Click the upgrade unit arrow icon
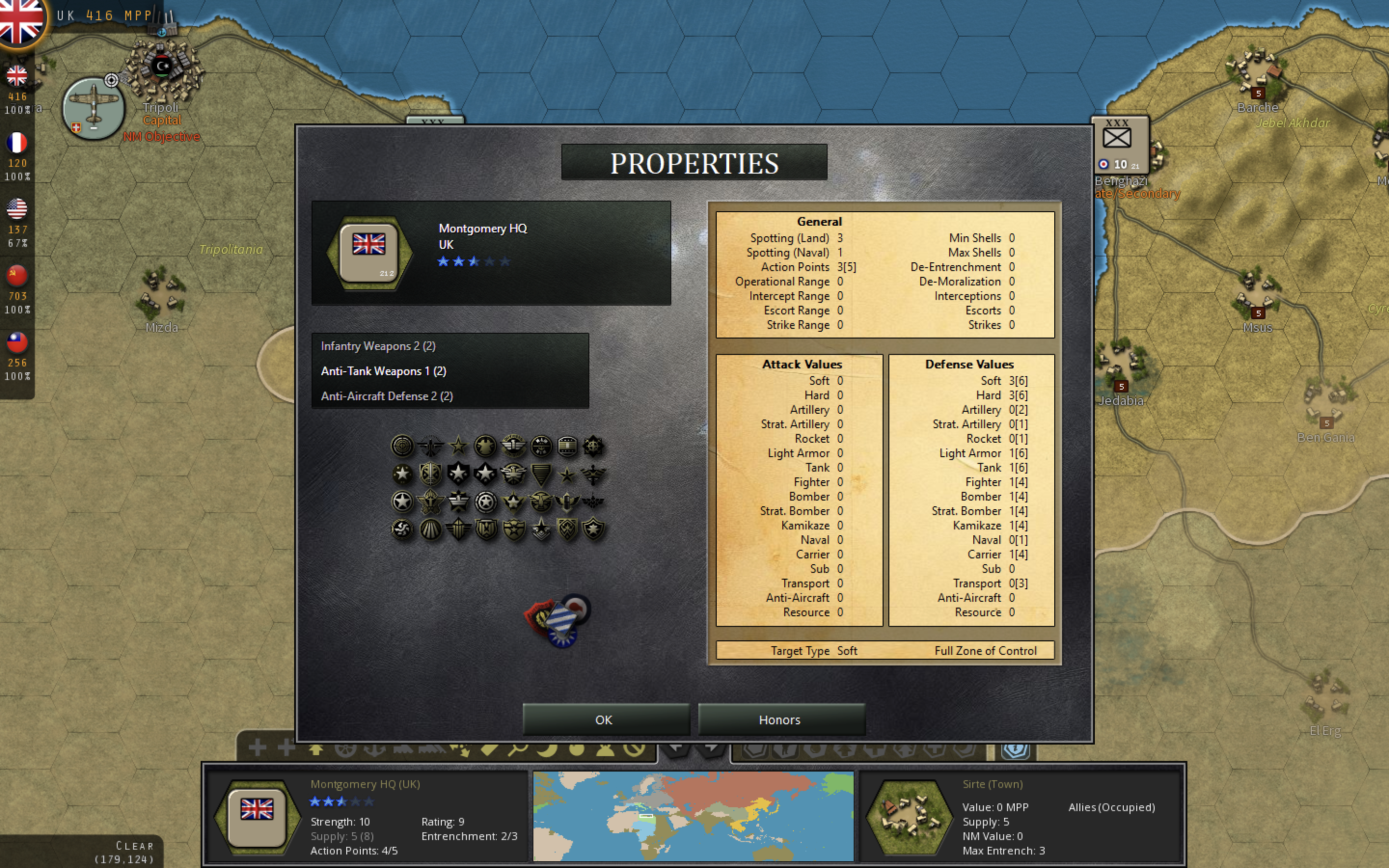 pos(316,750)
